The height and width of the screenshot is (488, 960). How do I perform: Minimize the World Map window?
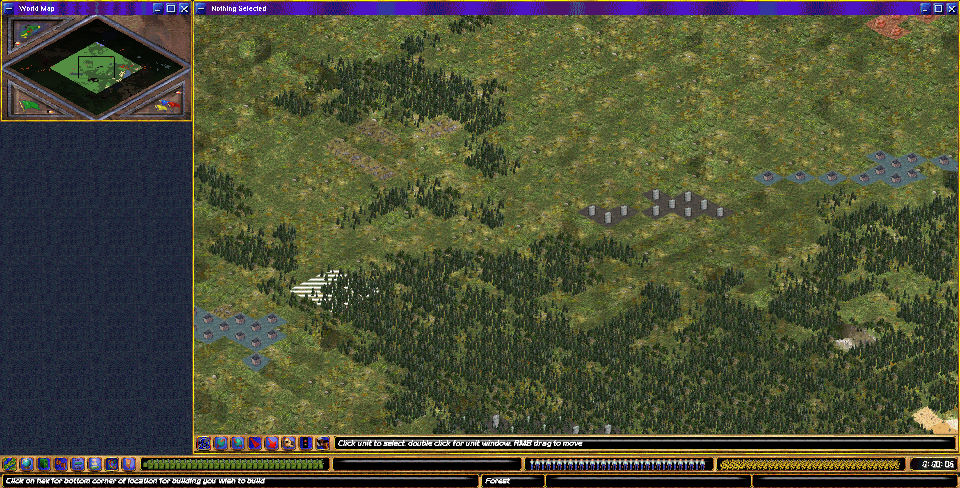(157, 8)
